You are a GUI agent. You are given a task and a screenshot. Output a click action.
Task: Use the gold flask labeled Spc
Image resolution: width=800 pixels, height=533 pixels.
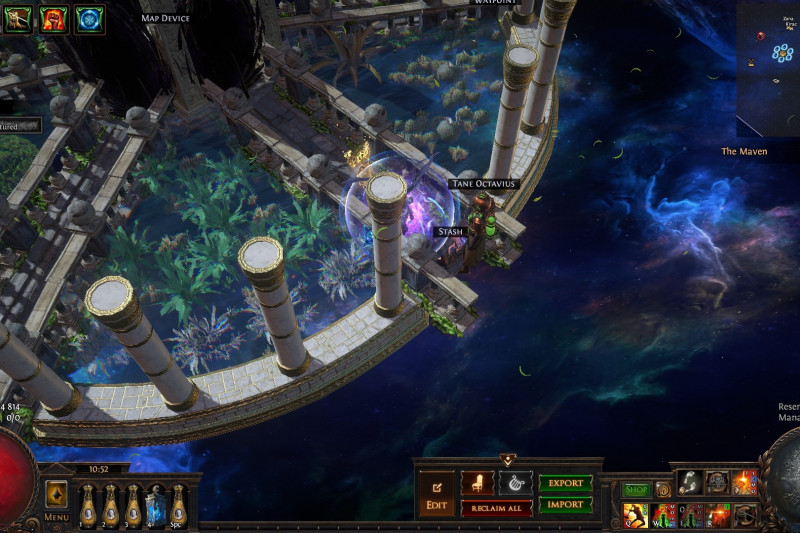click(178, 505)
